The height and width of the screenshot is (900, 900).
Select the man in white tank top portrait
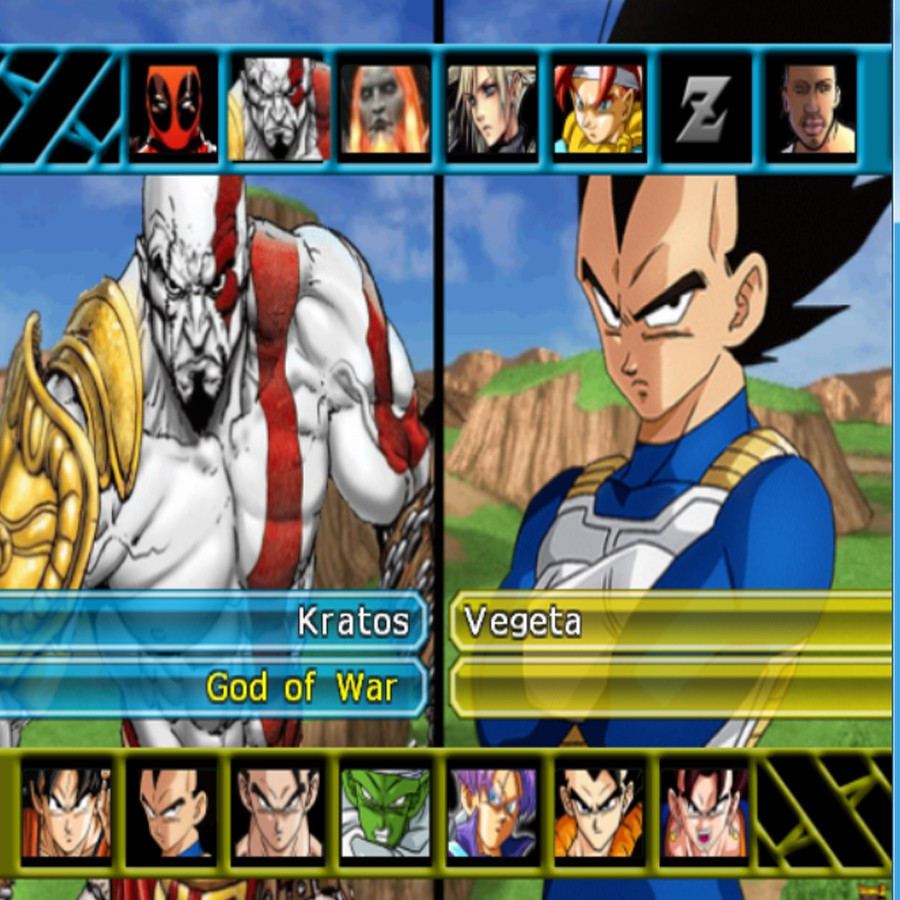click(811, 108)
